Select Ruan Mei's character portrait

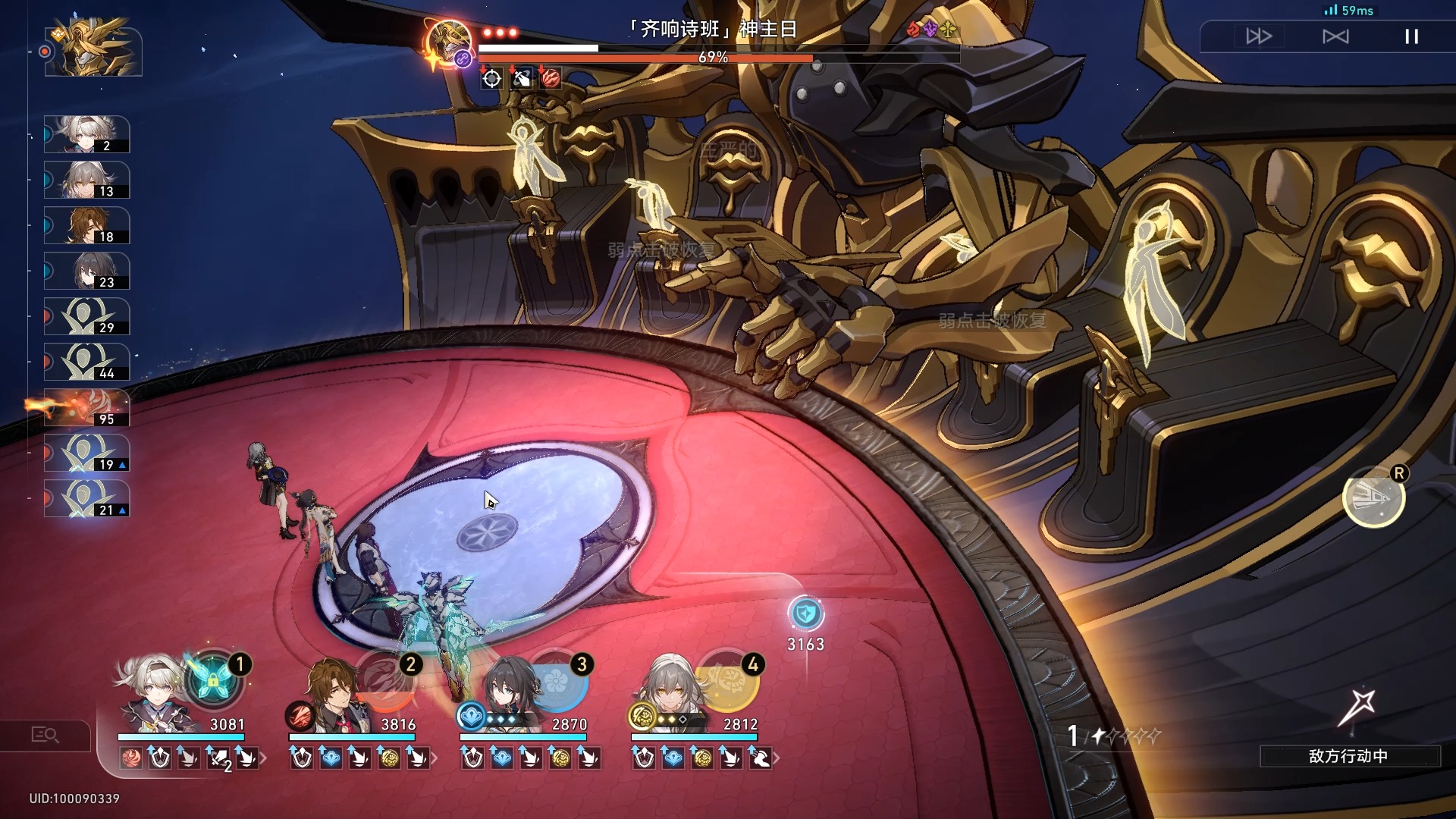click(507, 692)
